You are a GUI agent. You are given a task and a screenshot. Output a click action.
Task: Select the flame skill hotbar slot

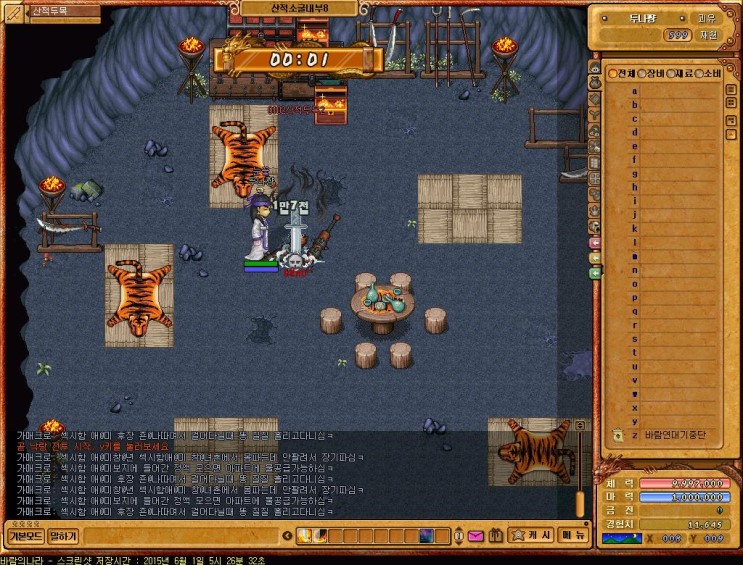(x=307, y=536)
